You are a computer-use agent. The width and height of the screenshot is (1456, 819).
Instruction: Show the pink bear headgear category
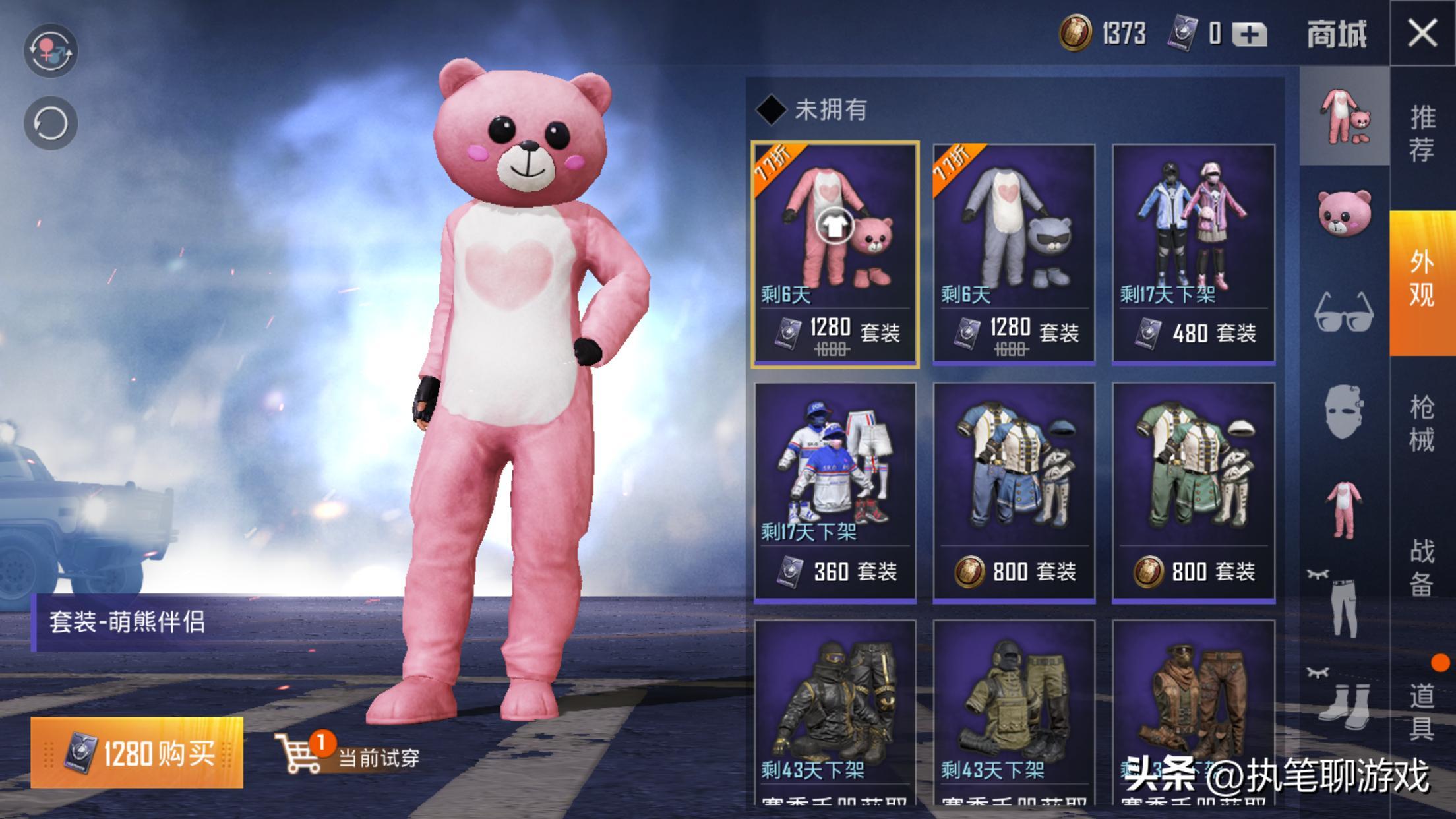(1344, 212)
